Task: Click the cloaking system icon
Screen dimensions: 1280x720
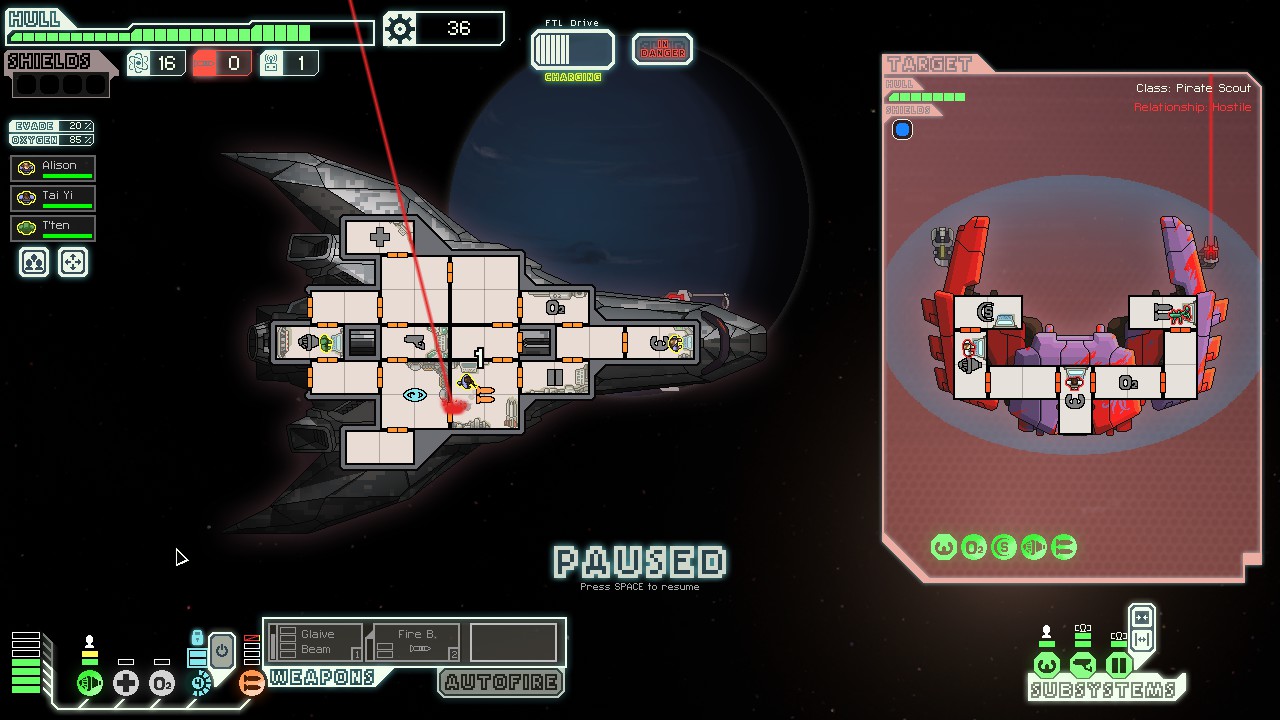Action: [201, 683]
